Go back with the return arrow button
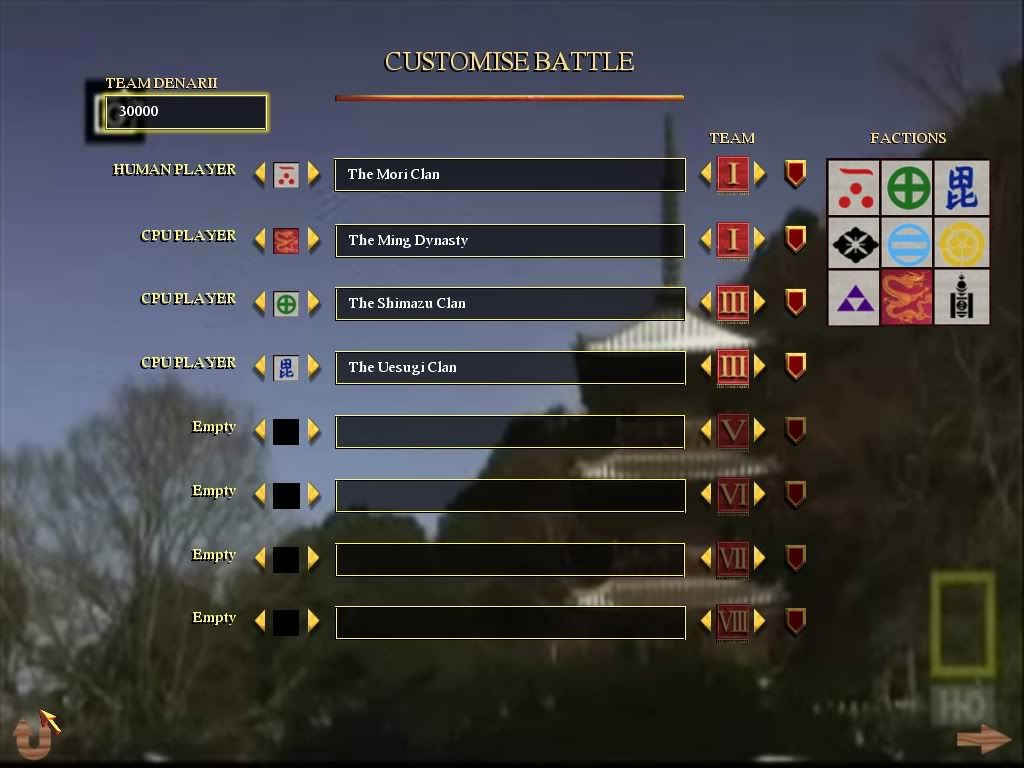 tap(32, 737)
